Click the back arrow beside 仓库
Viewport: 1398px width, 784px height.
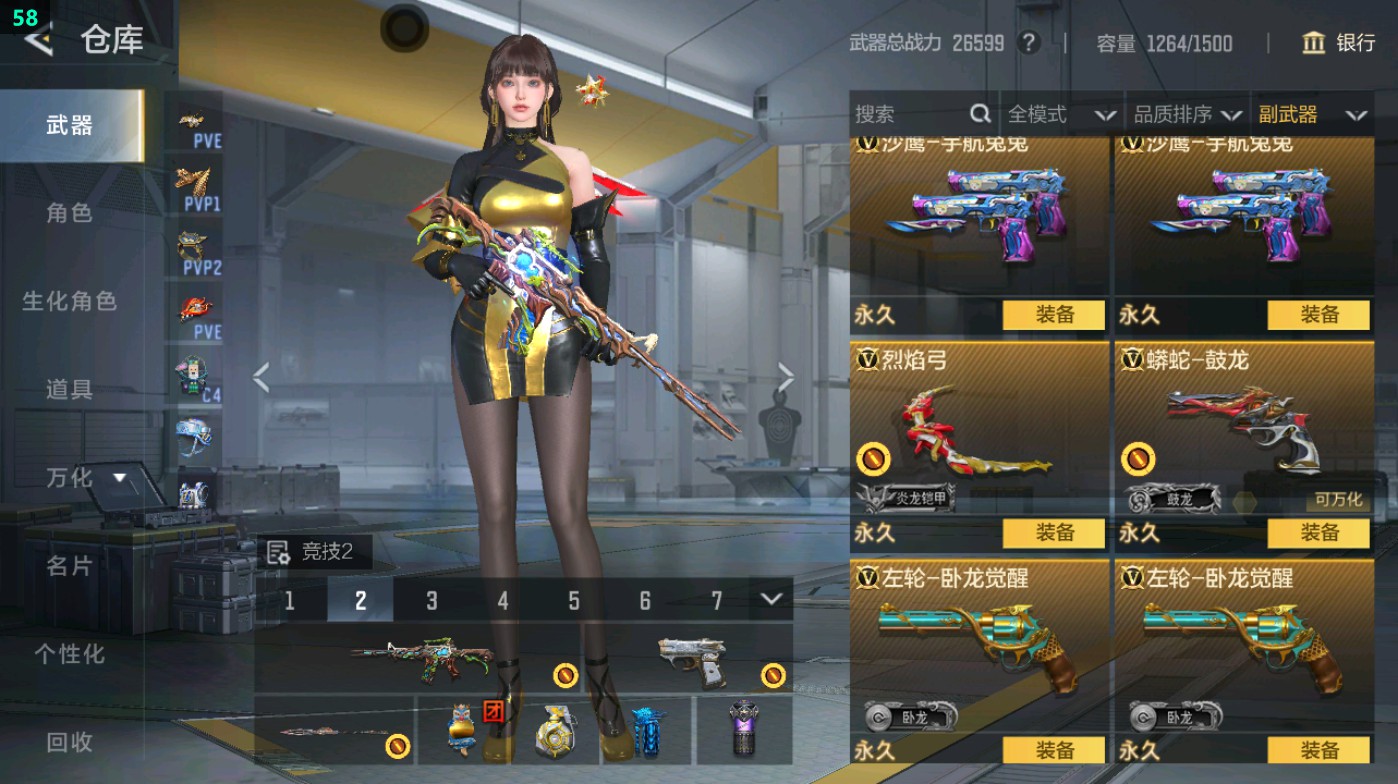36,42
